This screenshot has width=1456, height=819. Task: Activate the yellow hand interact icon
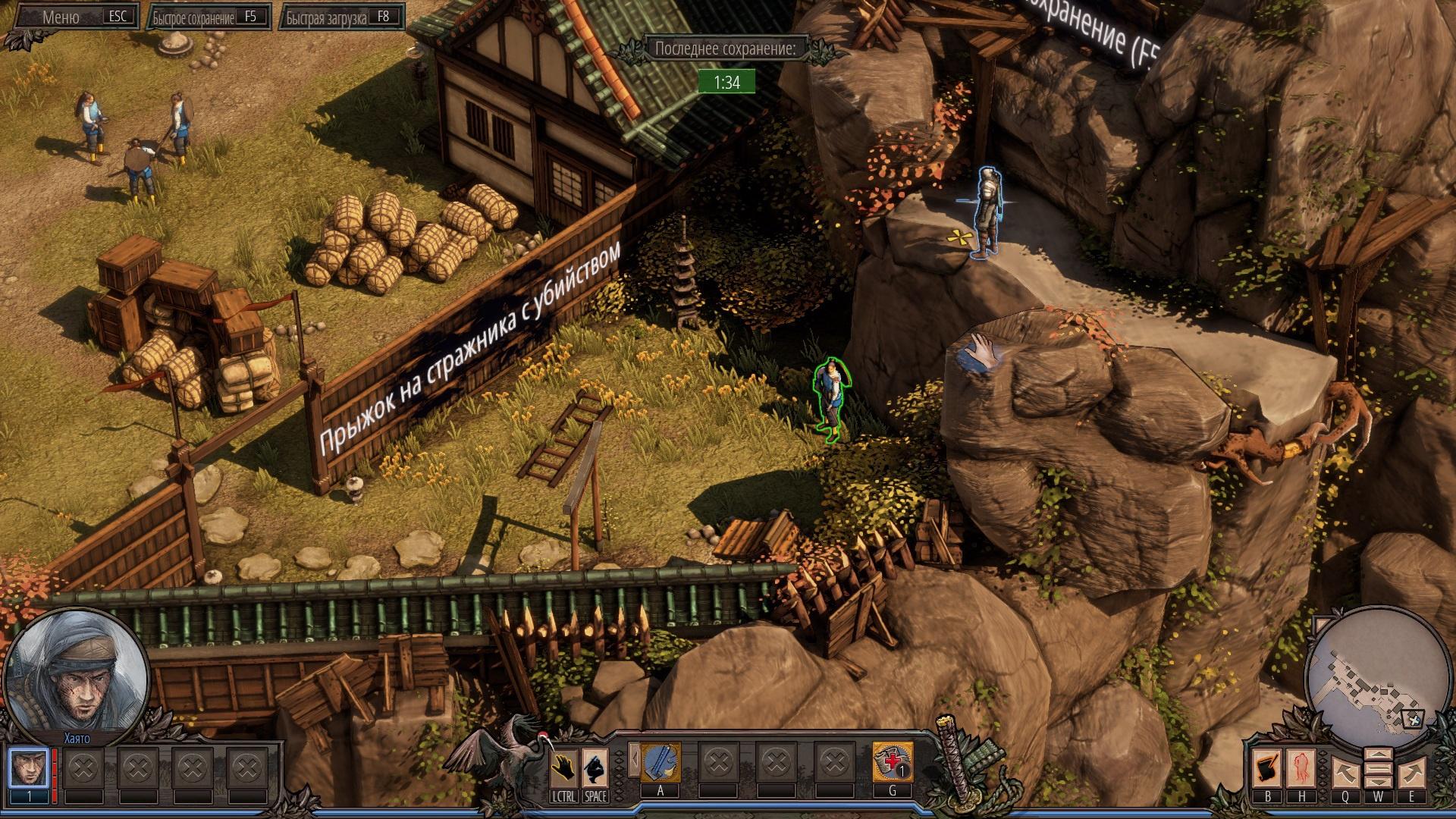563,769
